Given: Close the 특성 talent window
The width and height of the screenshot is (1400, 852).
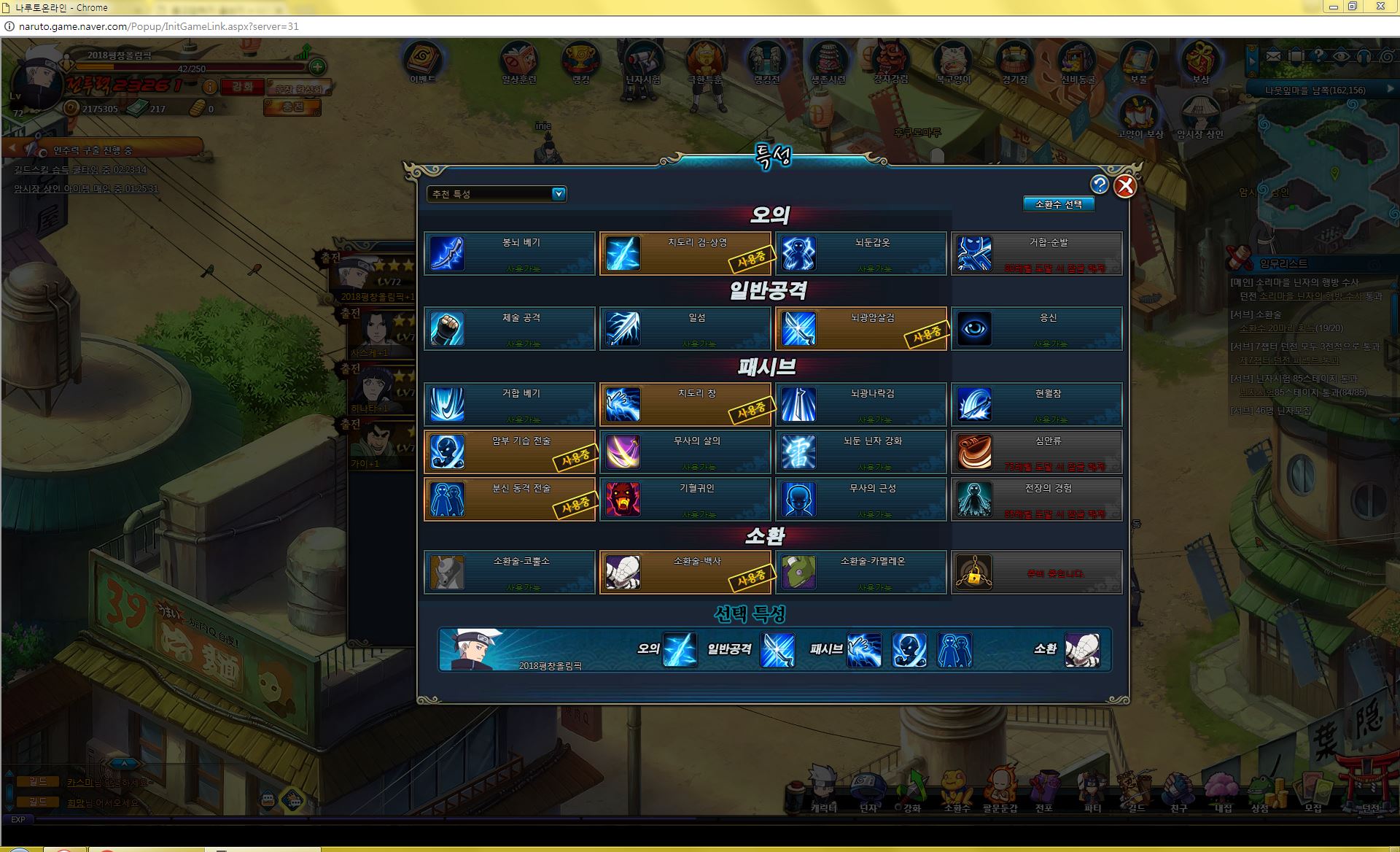Looking at the screenshot, I should coord(1125,187).
